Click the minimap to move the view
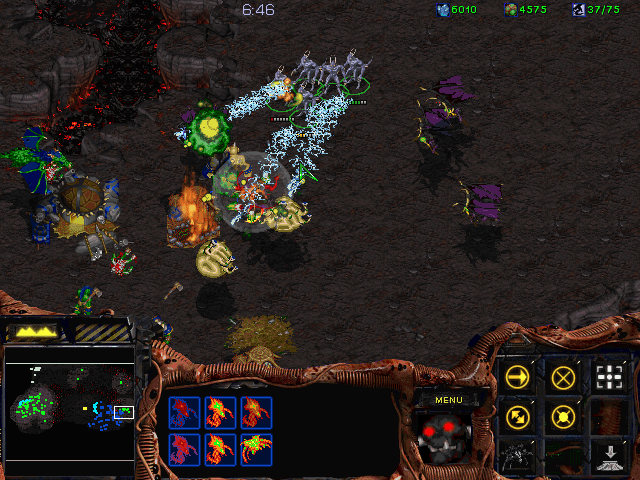The image size is (640, 480). pyautogui.click(x=70, y=410)
